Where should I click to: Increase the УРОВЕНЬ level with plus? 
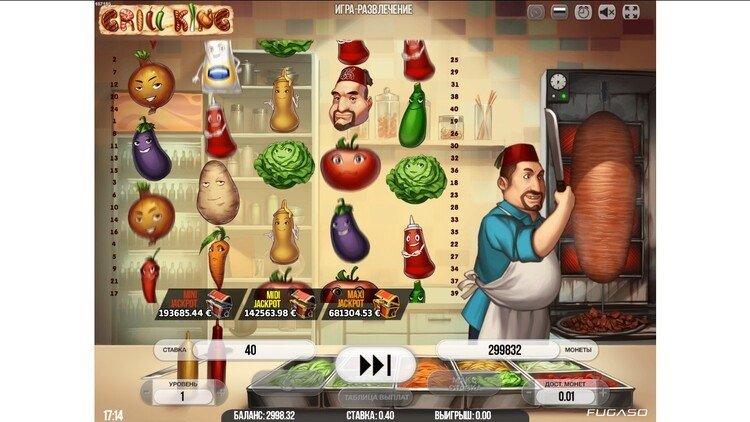coord(221,397)
